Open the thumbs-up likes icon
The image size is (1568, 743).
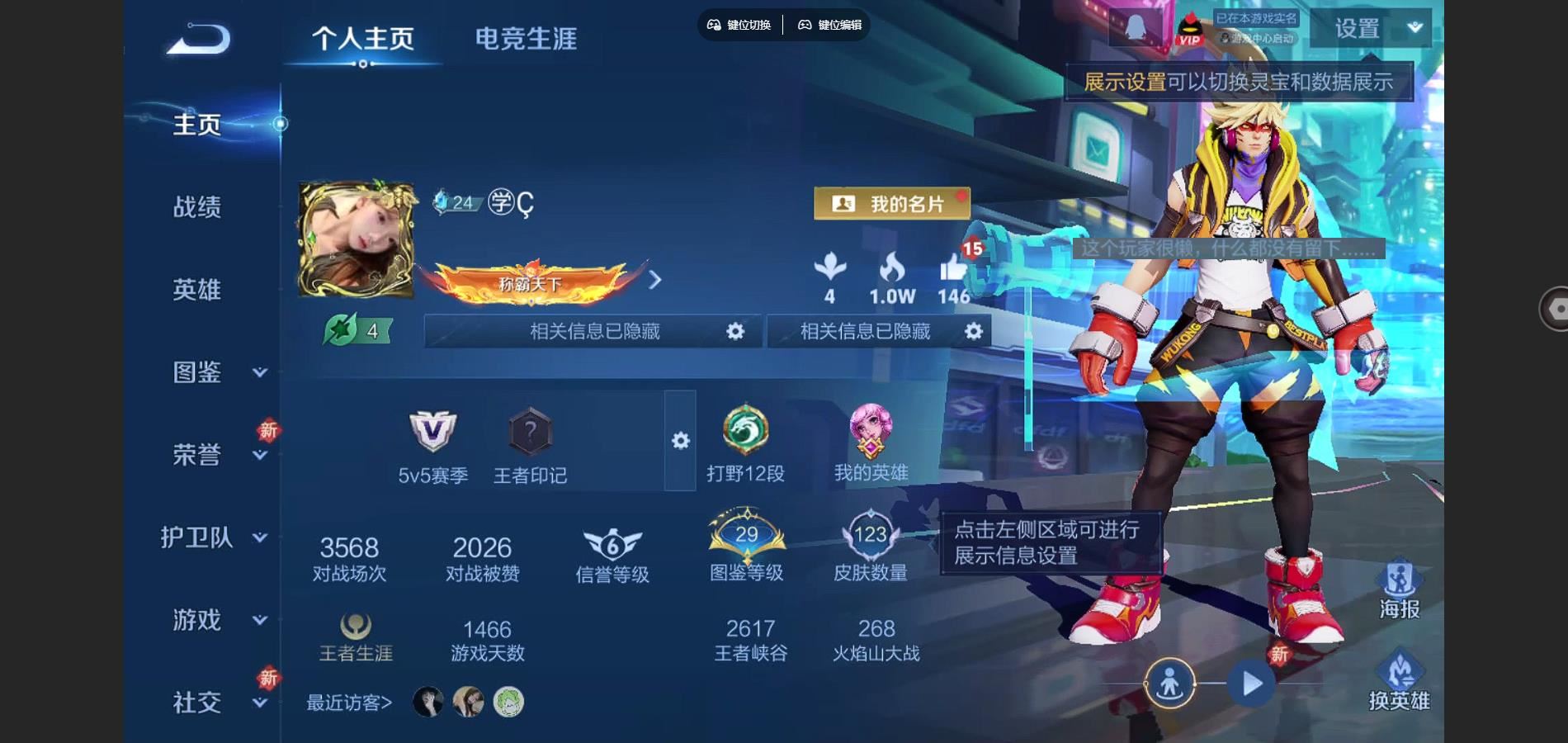(954, 268)
